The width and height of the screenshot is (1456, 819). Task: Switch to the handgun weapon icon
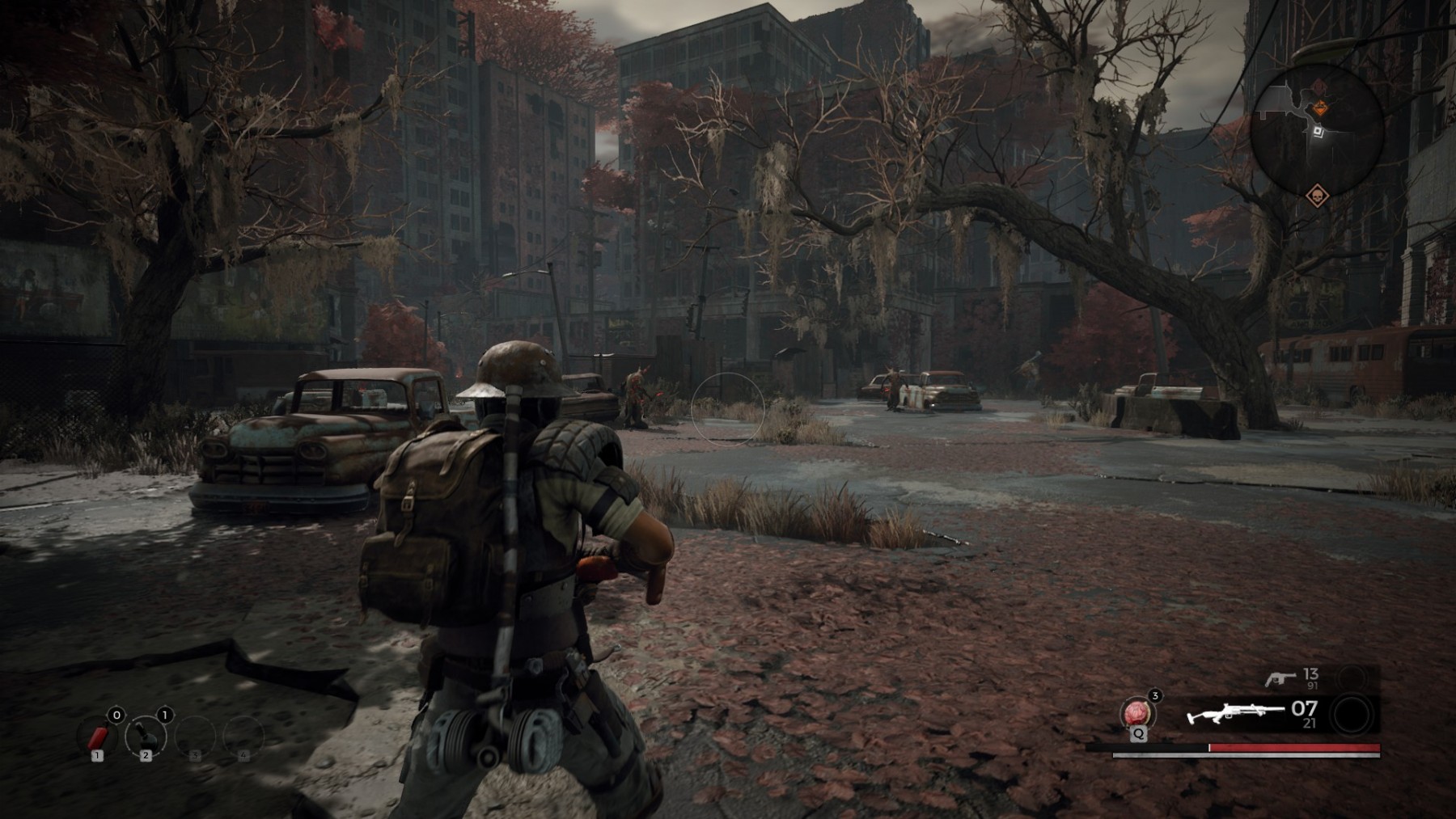1280,678
